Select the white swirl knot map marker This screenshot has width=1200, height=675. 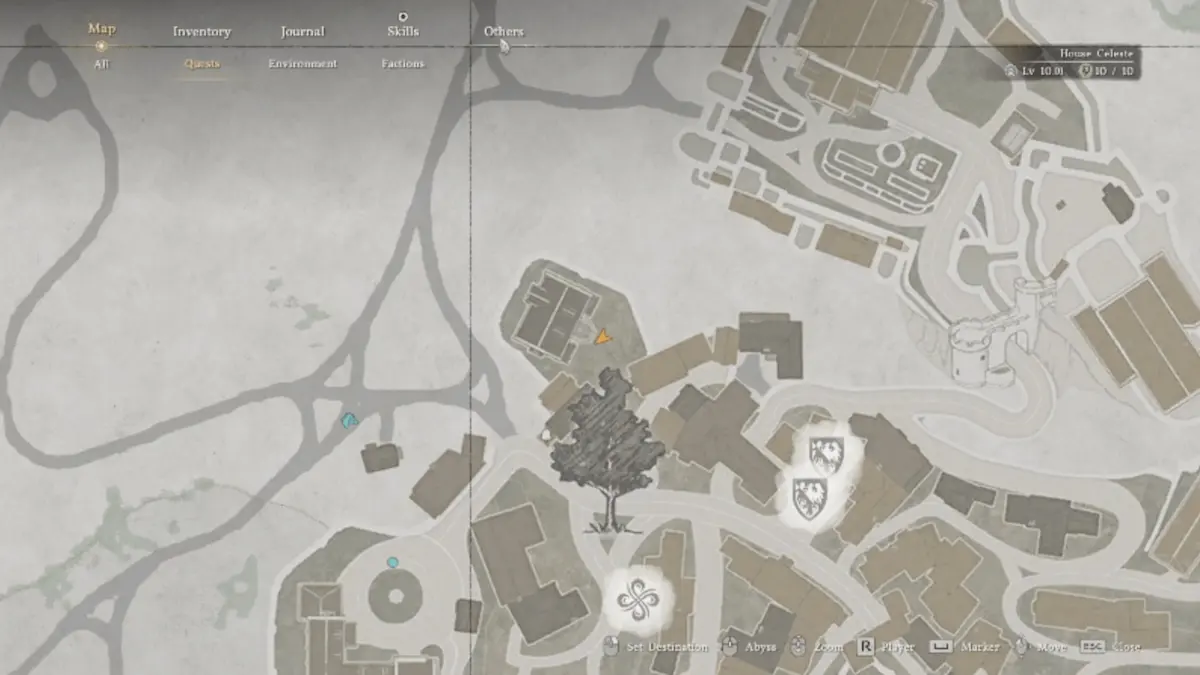637,599
